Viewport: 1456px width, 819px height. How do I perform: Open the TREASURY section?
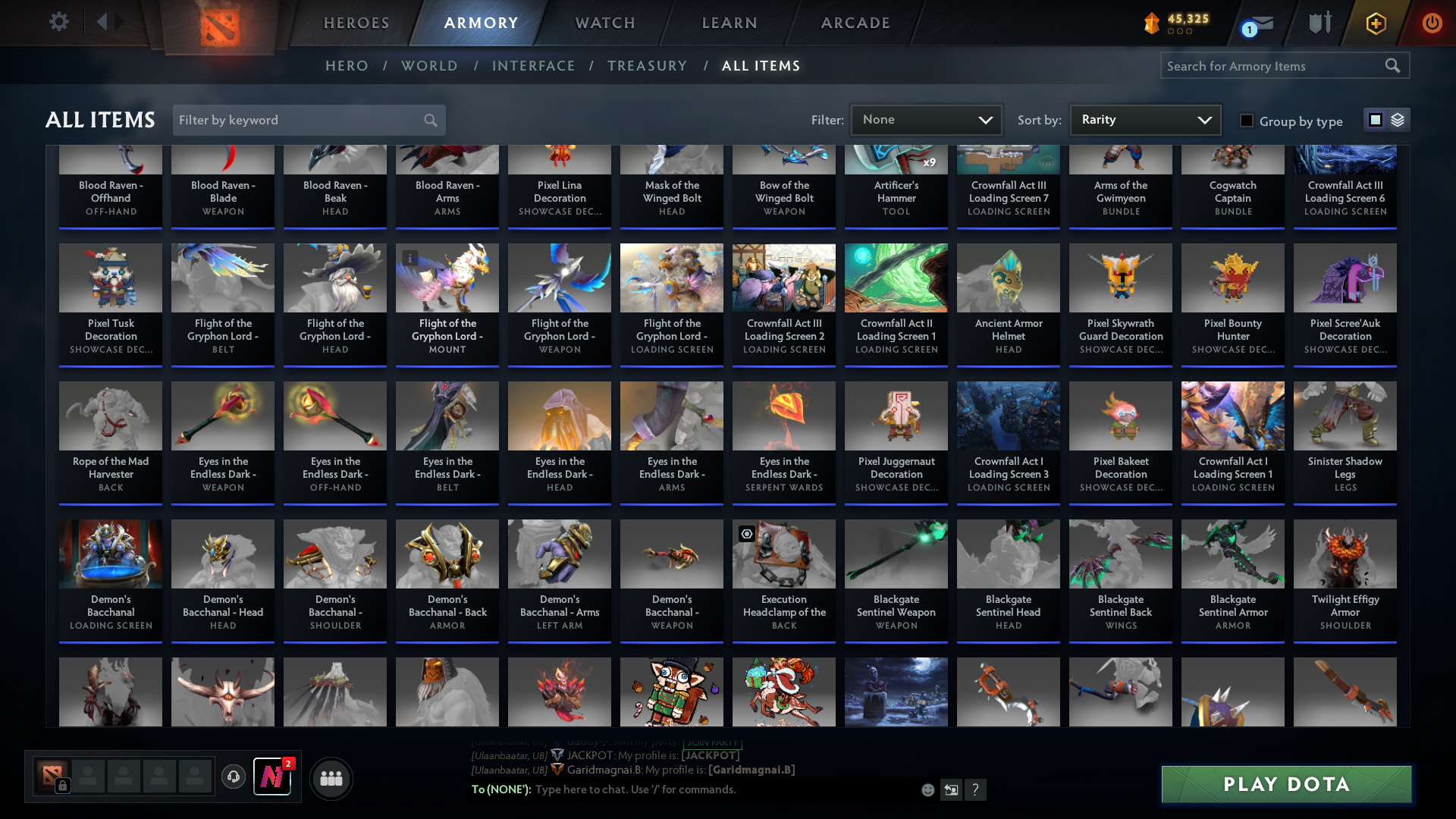(x=647, y=66)
